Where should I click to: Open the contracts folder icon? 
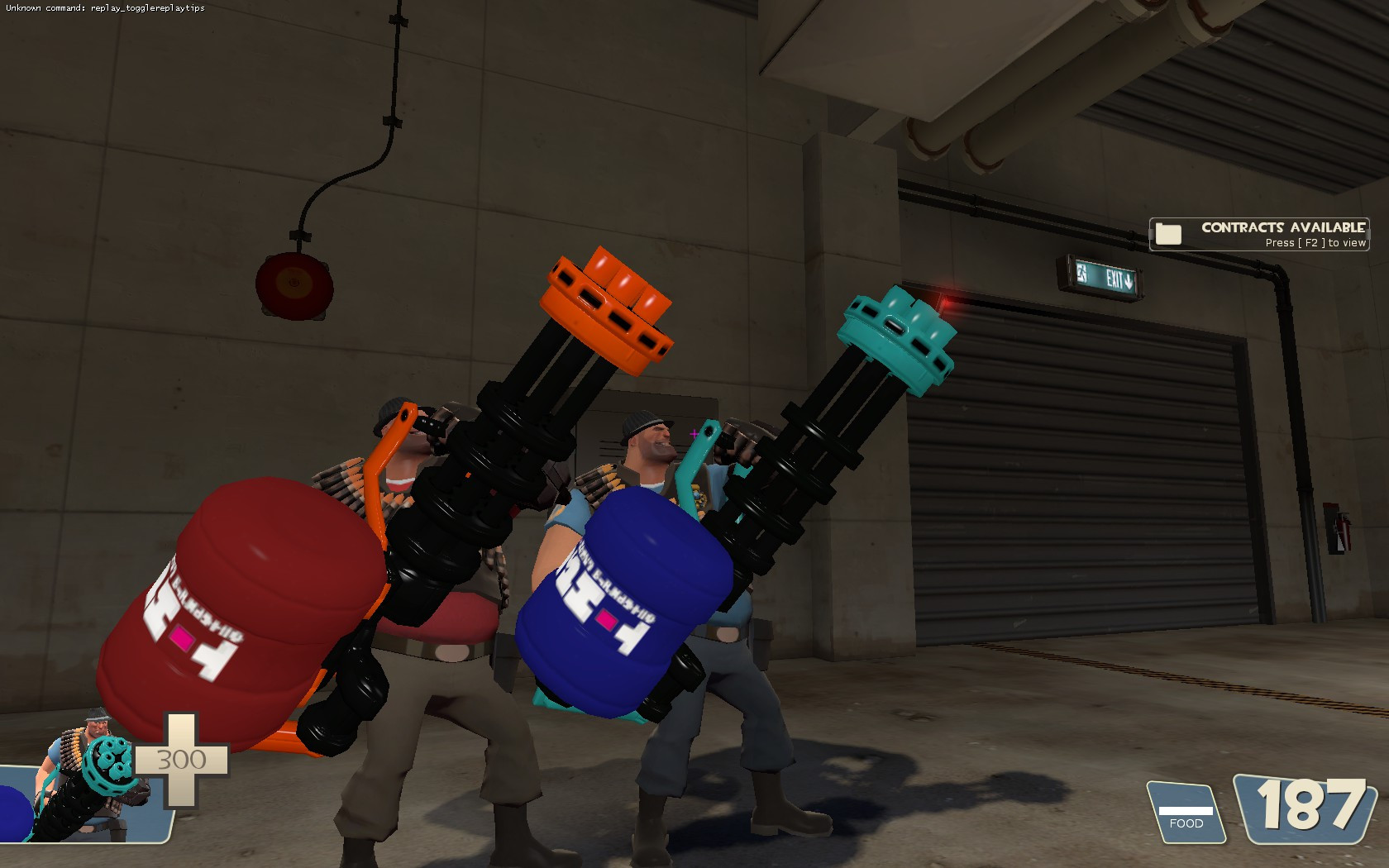click(x=1170, y=234)
